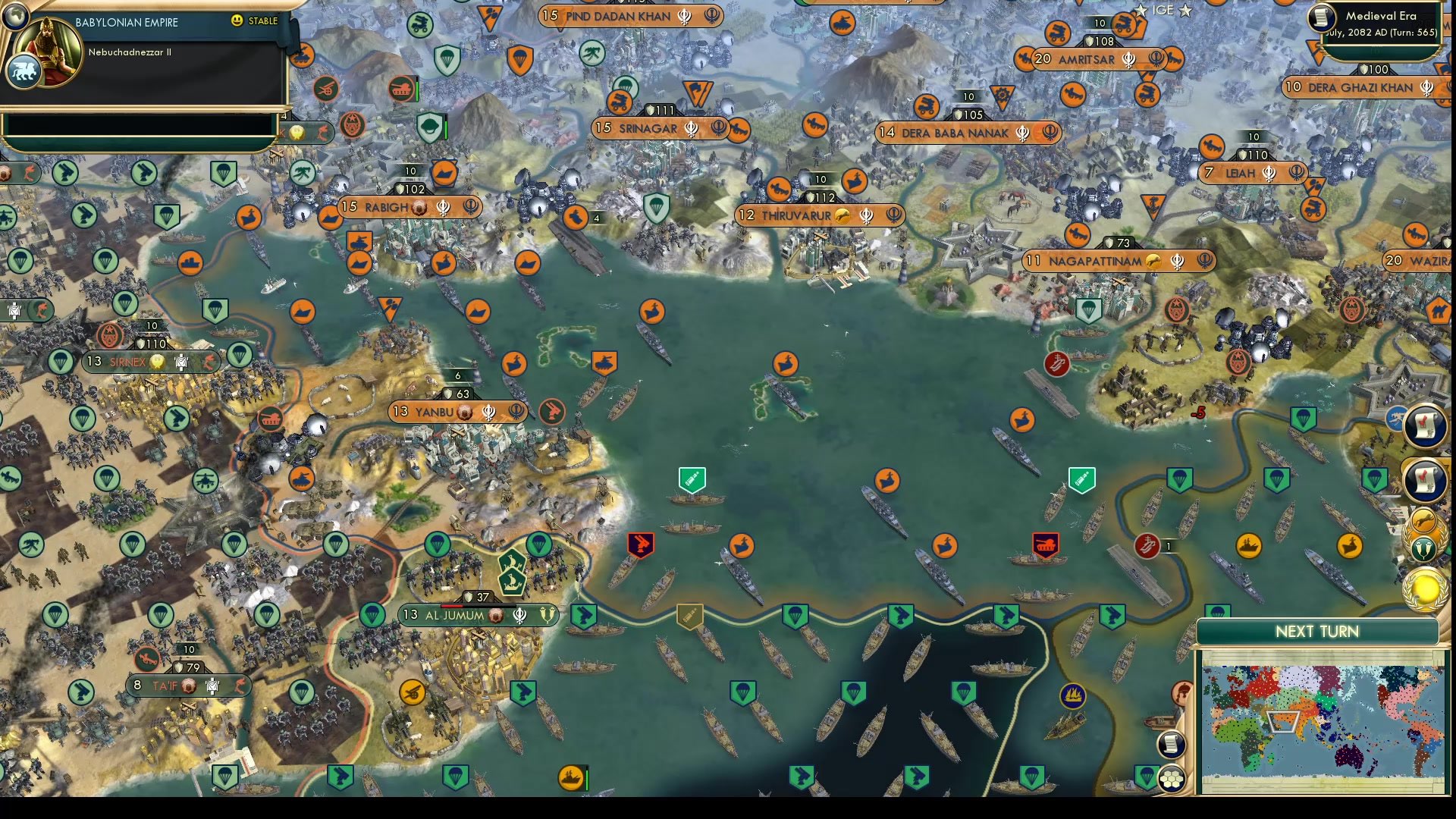Open the IGE editor at top of screen
1456x819 pixels.
[1163, 11]
